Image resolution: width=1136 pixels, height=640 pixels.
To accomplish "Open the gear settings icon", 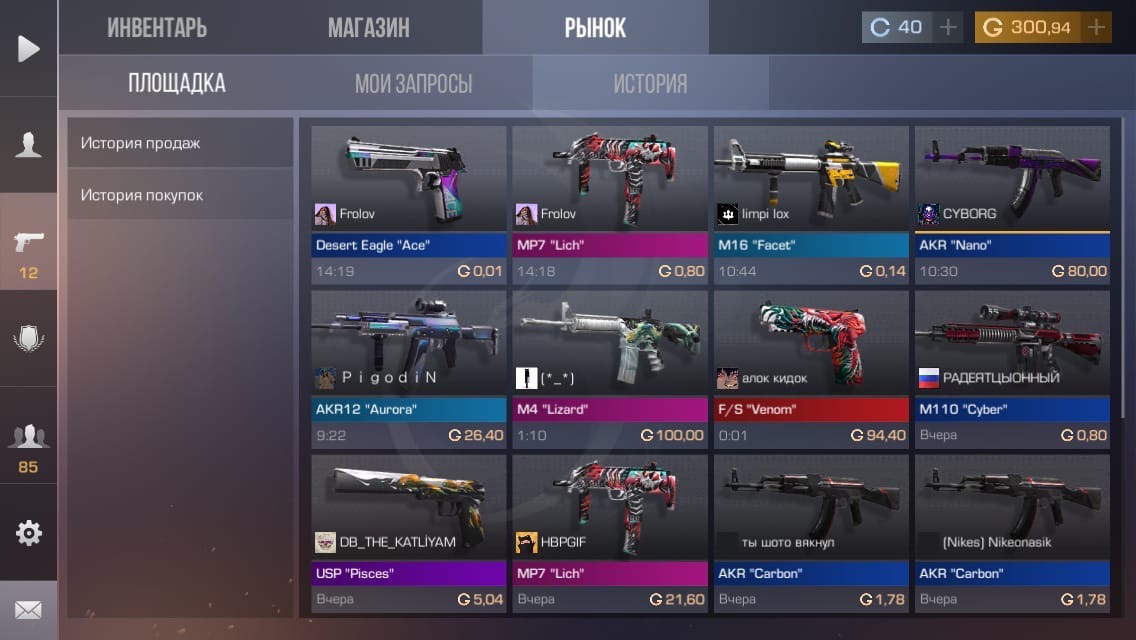I will pyautogui.click(x=29, y=533).
